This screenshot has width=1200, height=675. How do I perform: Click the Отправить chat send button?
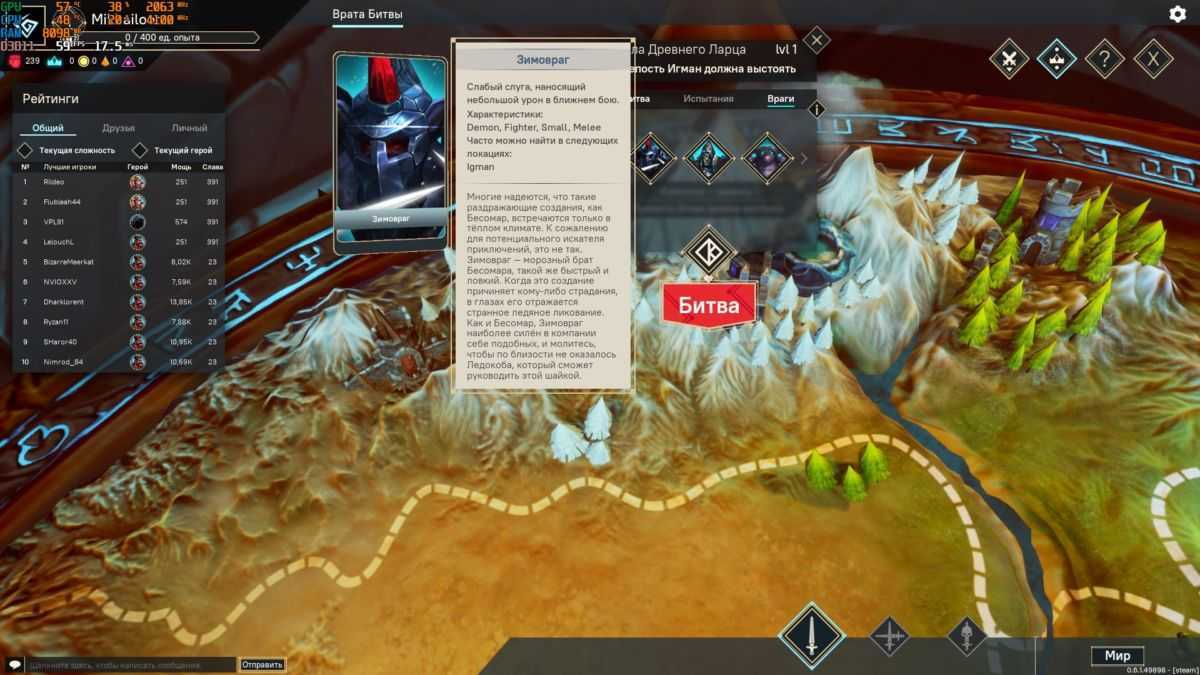pyautogui.click(x=262, y=664)
